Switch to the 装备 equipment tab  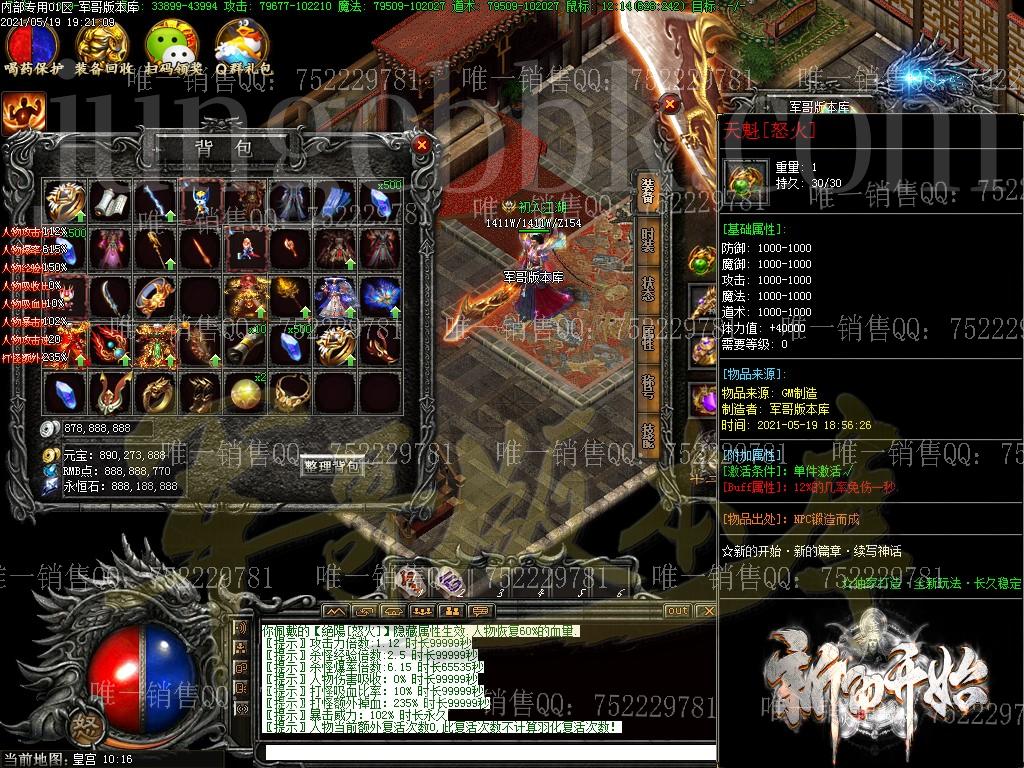tap(648, 191)
